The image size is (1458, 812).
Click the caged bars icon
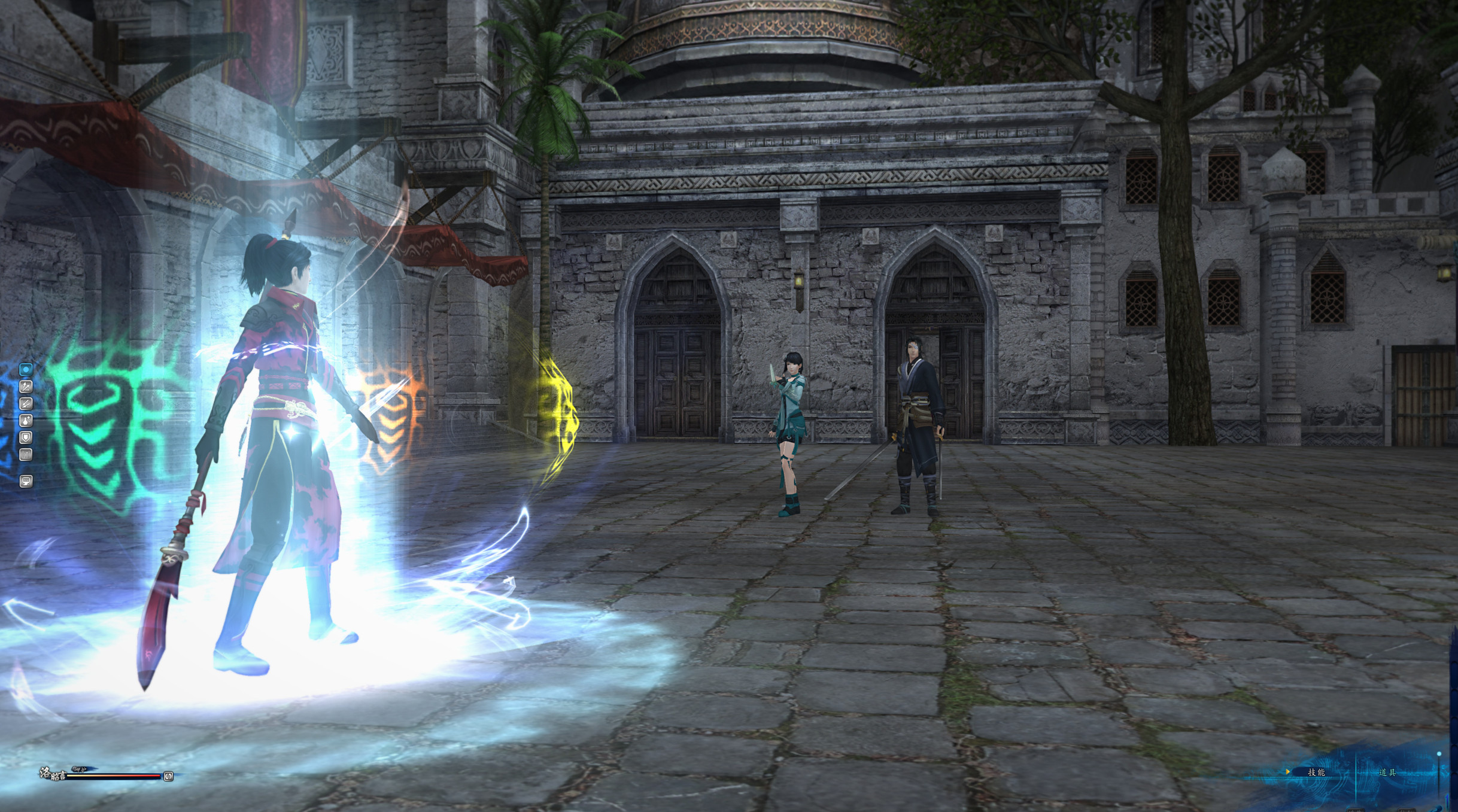click(x=26, y=455)
